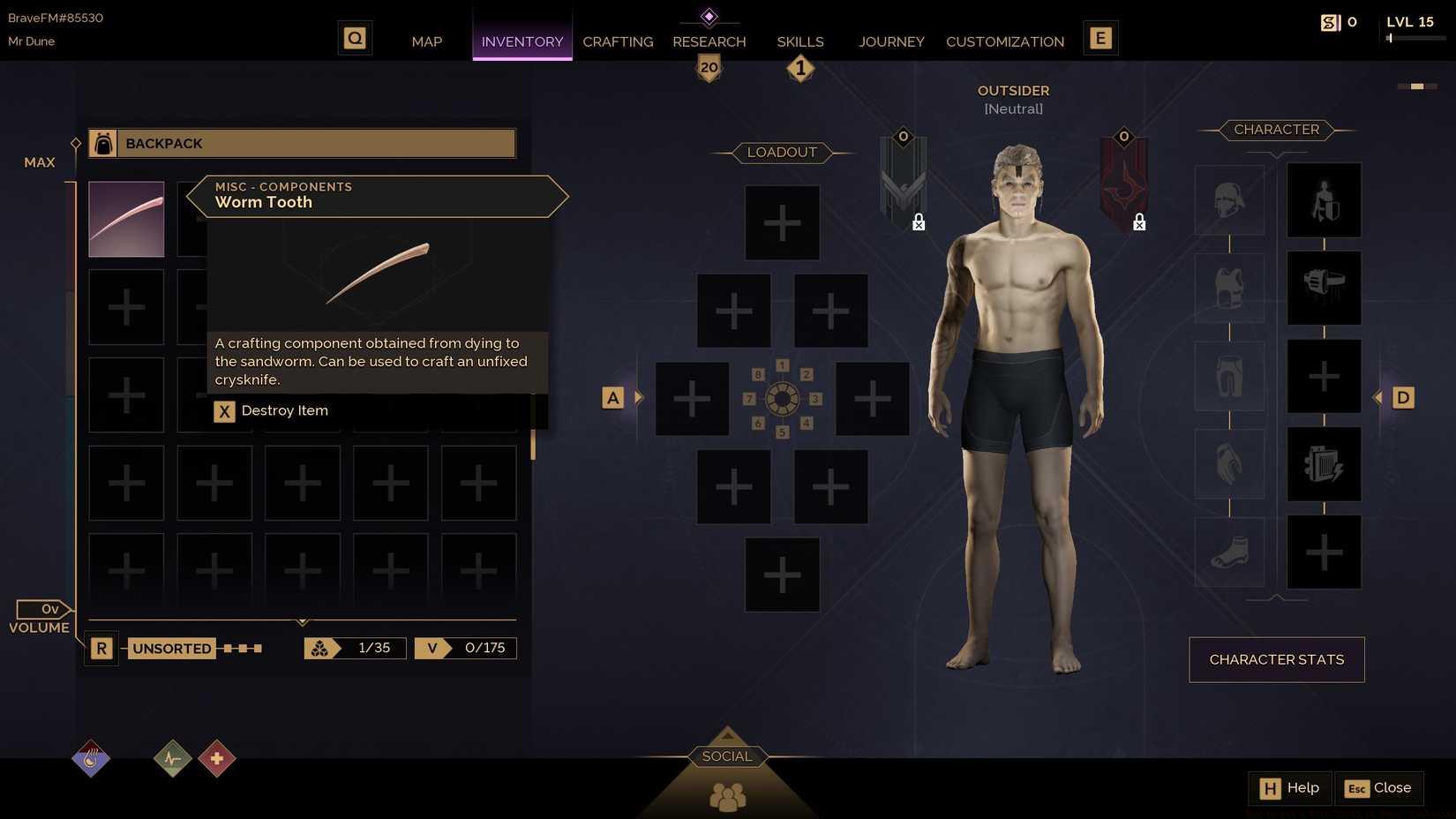
Task: Open CHARACTER STATS
Action: click(x=1276, y=659)
